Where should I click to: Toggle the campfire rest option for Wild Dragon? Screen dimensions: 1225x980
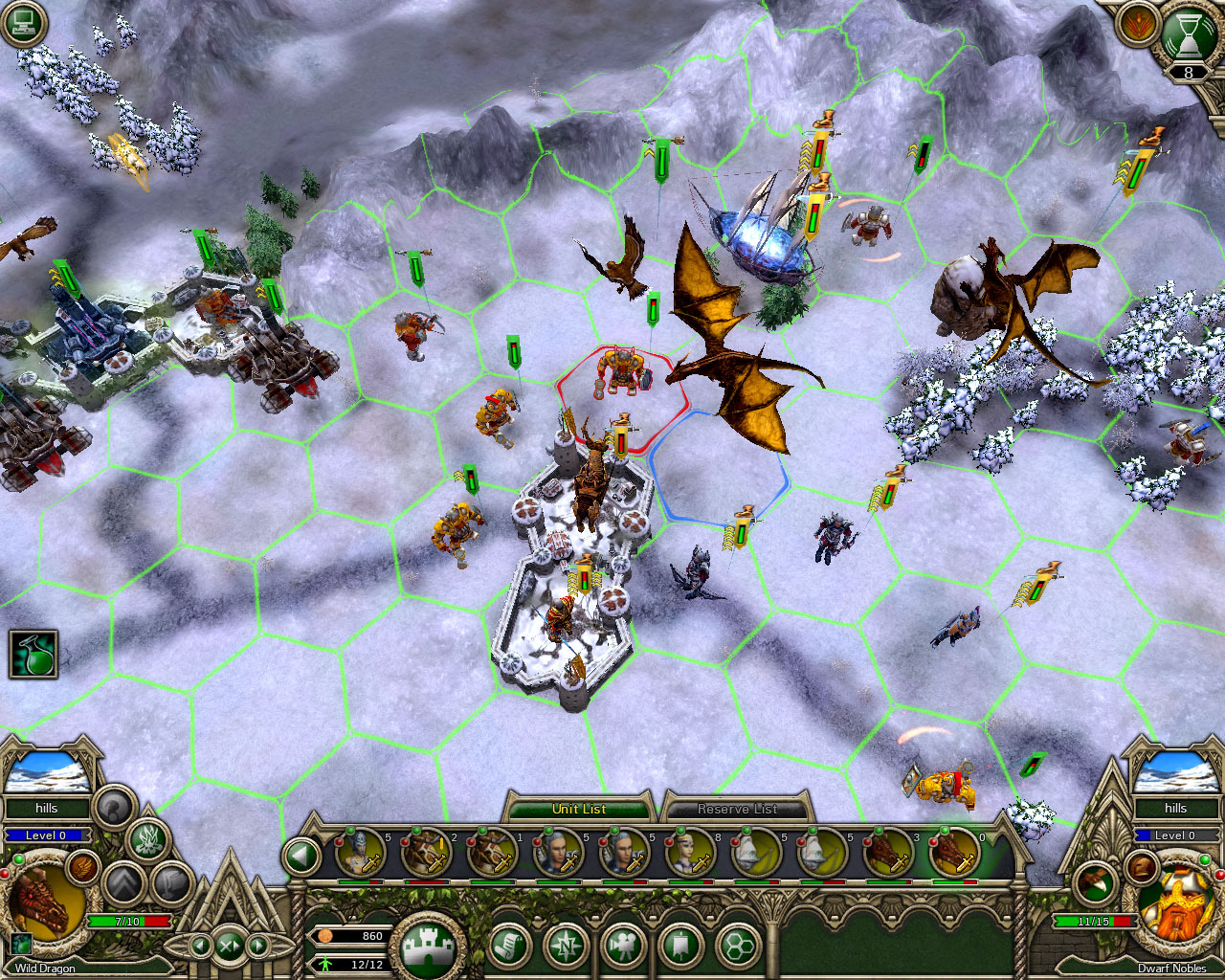147,841
